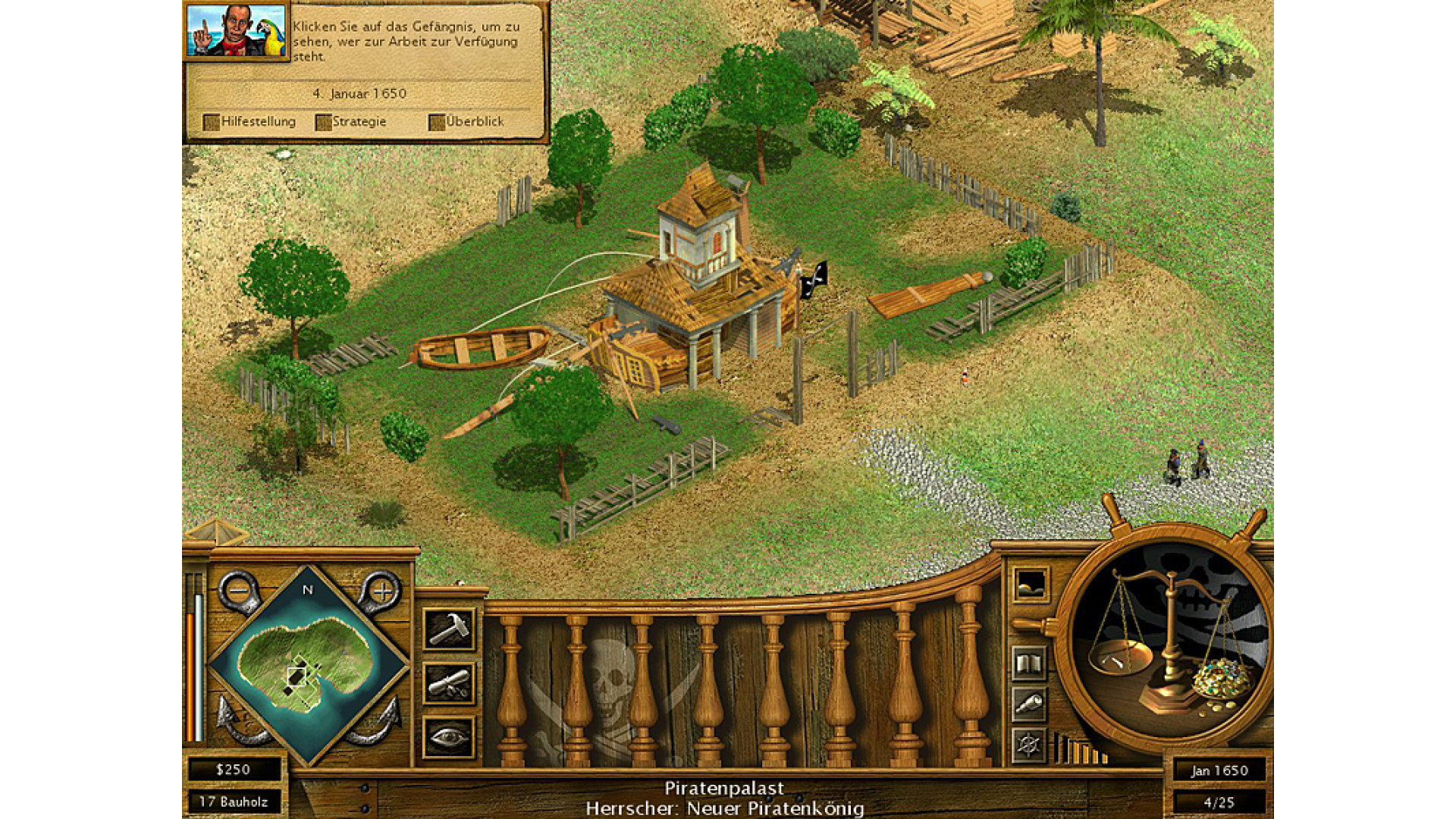Zoom out with the minus ring button
1456x819 pixels.
point(239,590)
